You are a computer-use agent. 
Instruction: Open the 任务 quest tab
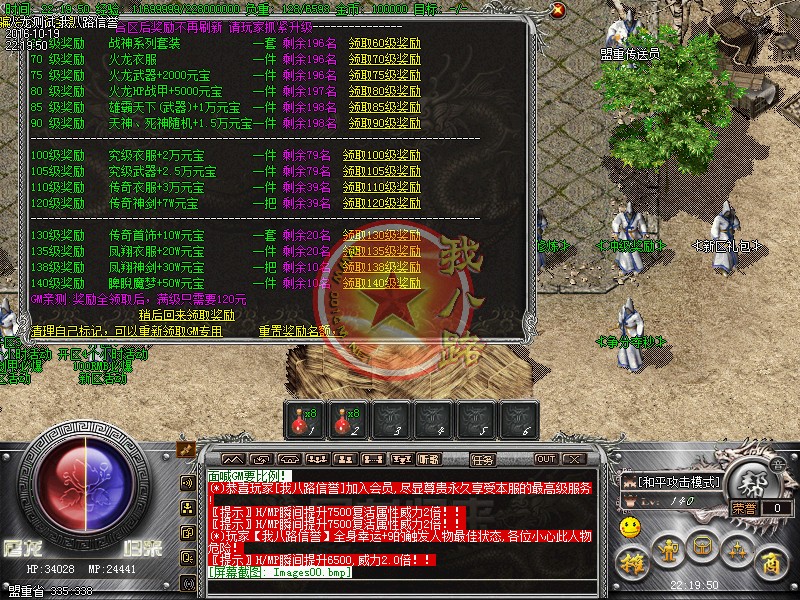tap(482, 459)
